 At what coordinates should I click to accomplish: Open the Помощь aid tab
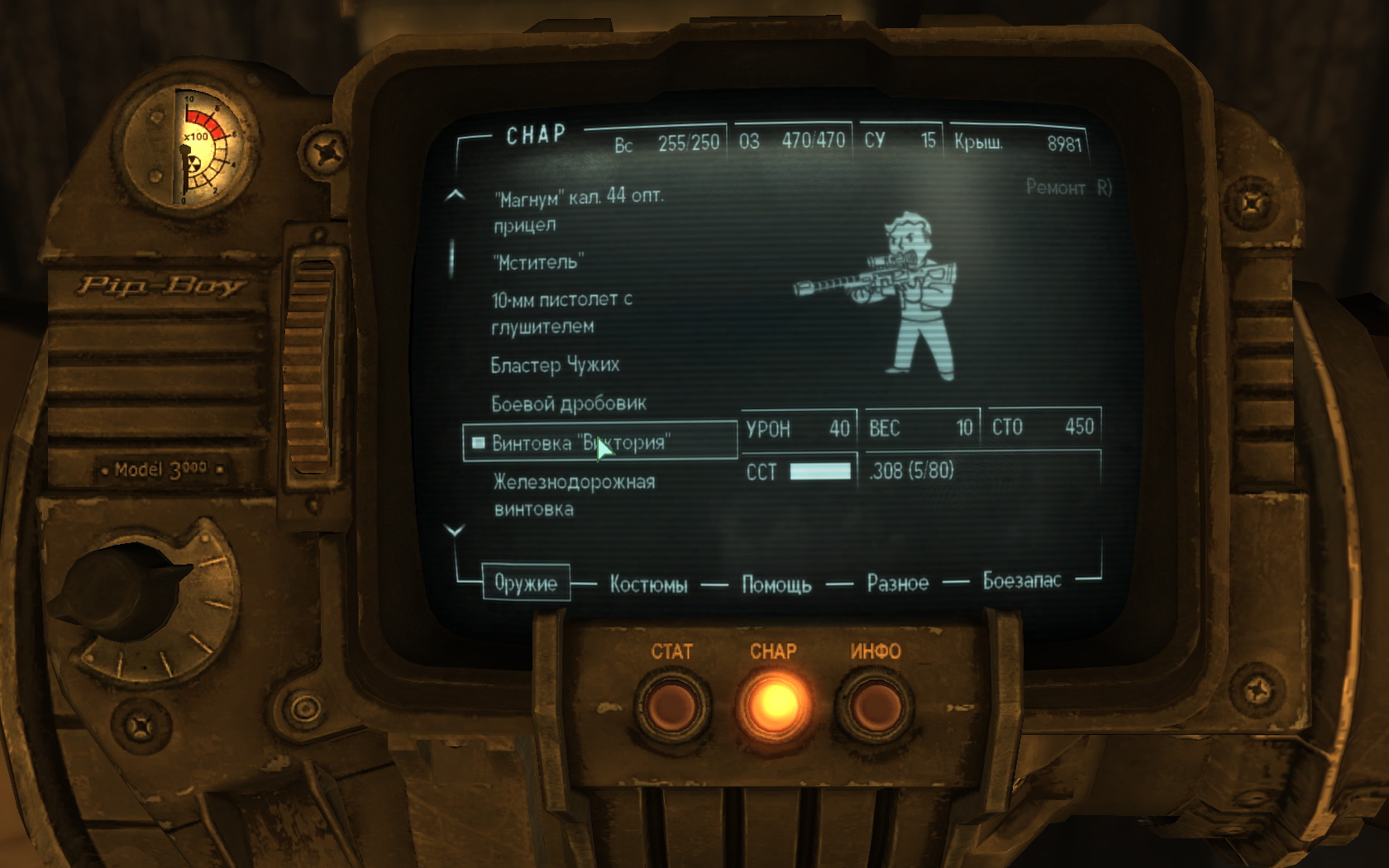coord(776,585)
